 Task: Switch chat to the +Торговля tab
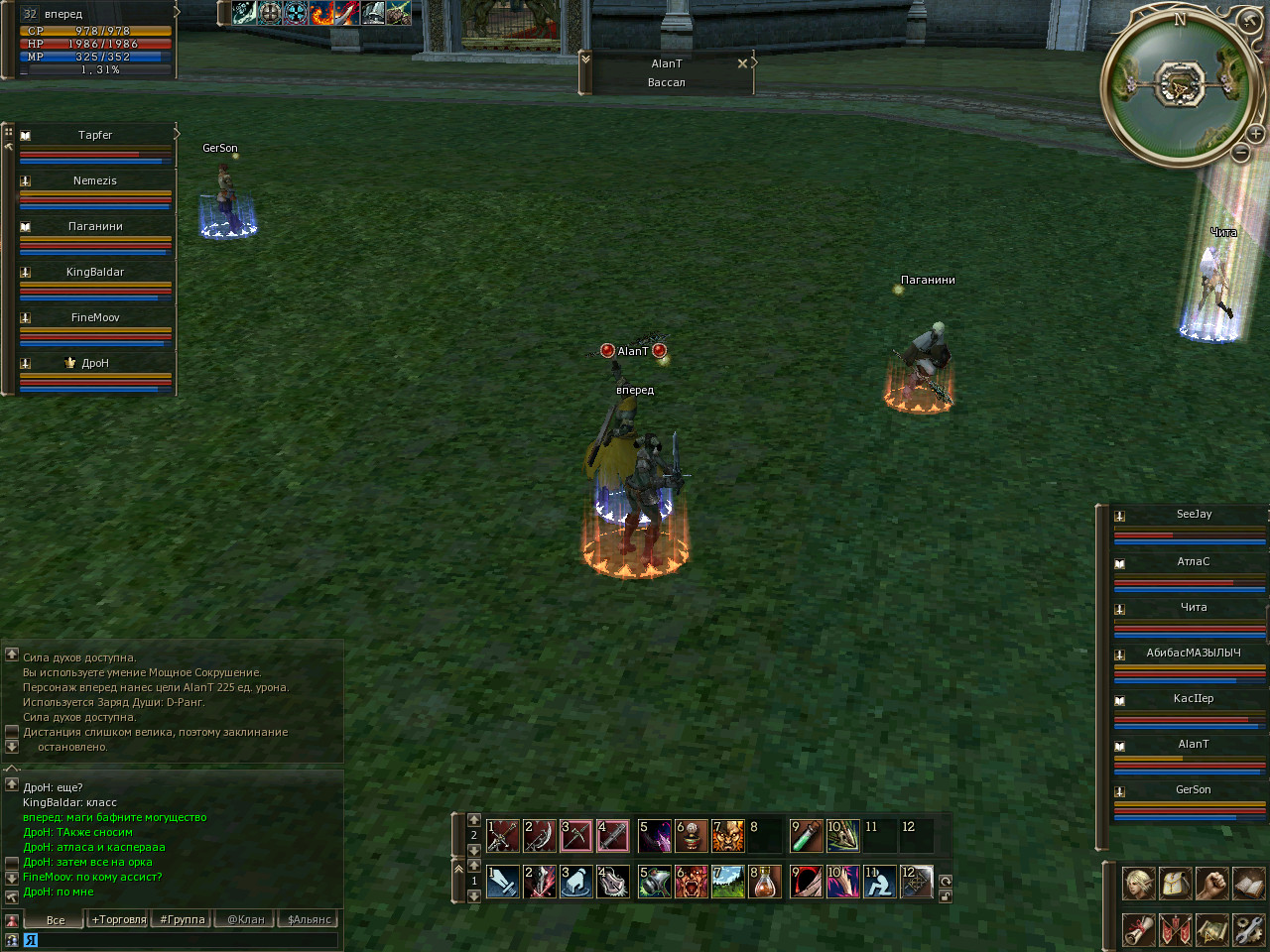[119, 919]
